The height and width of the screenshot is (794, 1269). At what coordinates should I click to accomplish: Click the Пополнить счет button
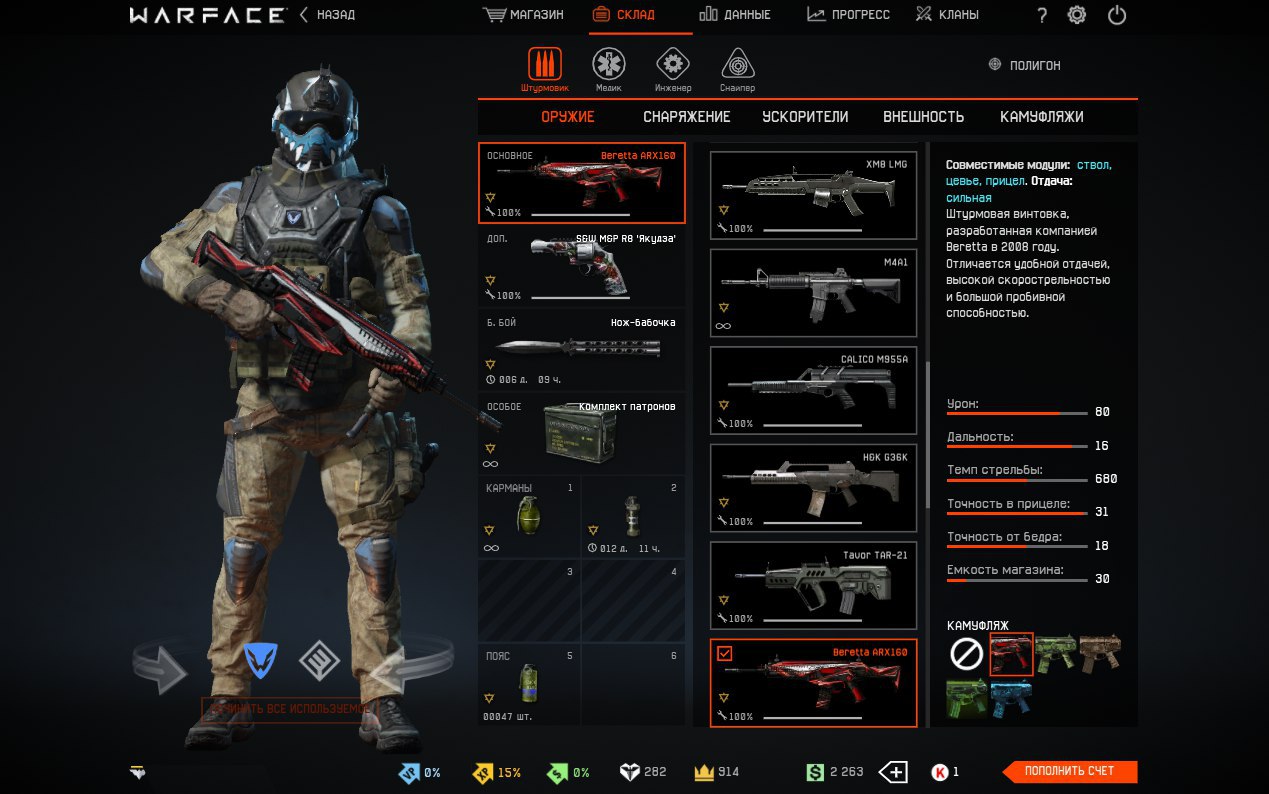1070,771
